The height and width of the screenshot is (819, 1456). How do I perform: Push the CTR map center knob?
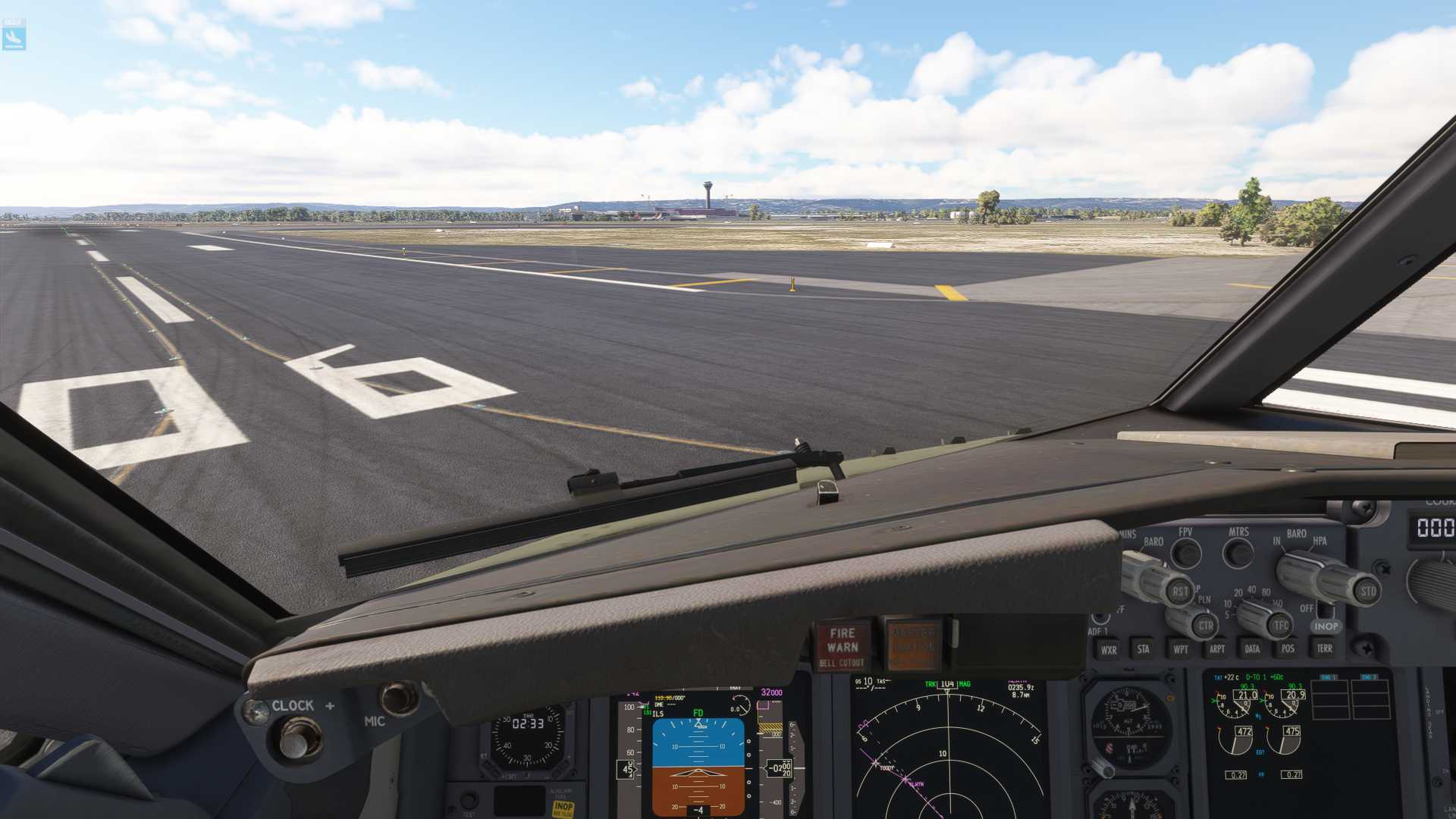(x=1205, y=626)
